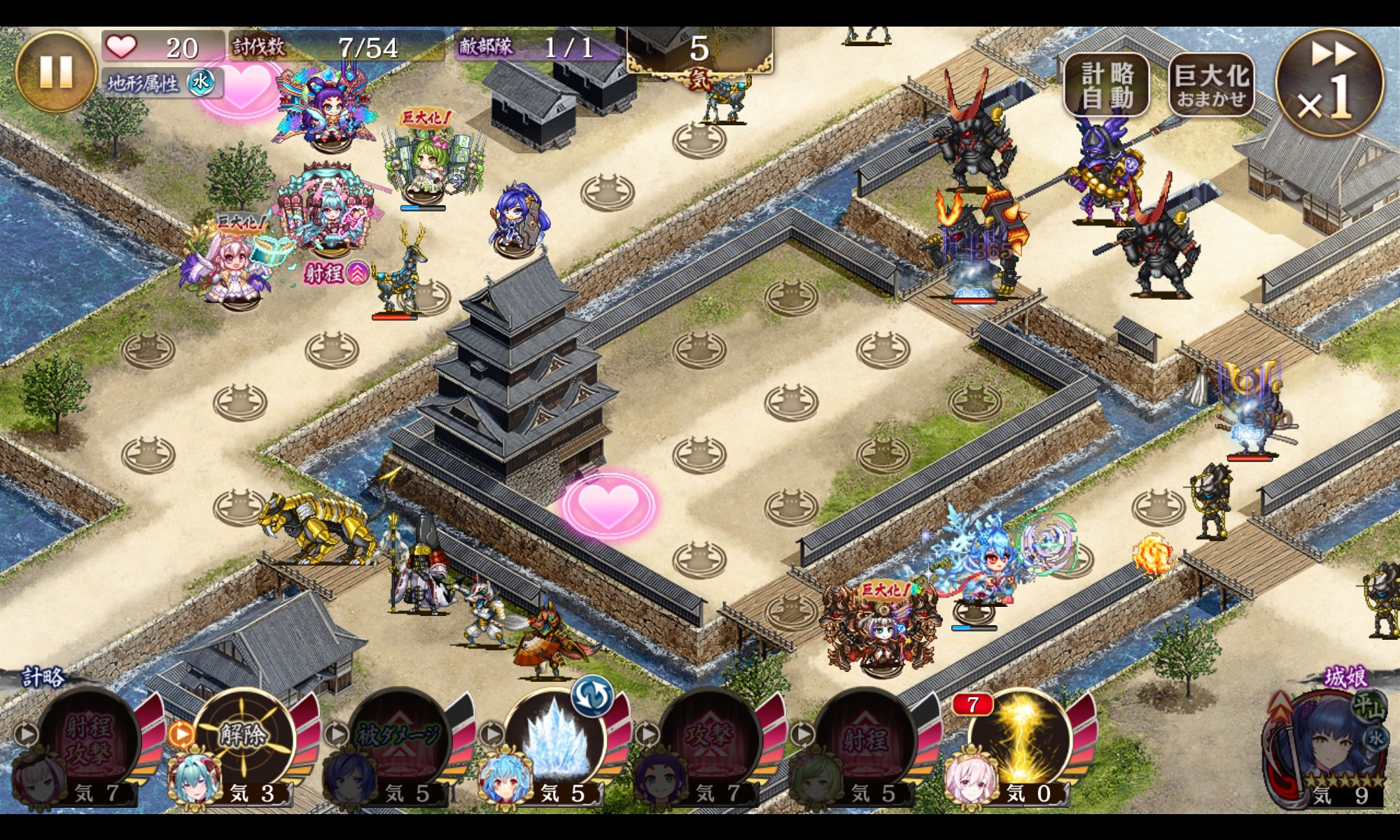Image resolution: width=1400 pixels, height=840 pixels.
Task: Click the orange auto-play toggle beside 解除
Action: click(181, 734)
